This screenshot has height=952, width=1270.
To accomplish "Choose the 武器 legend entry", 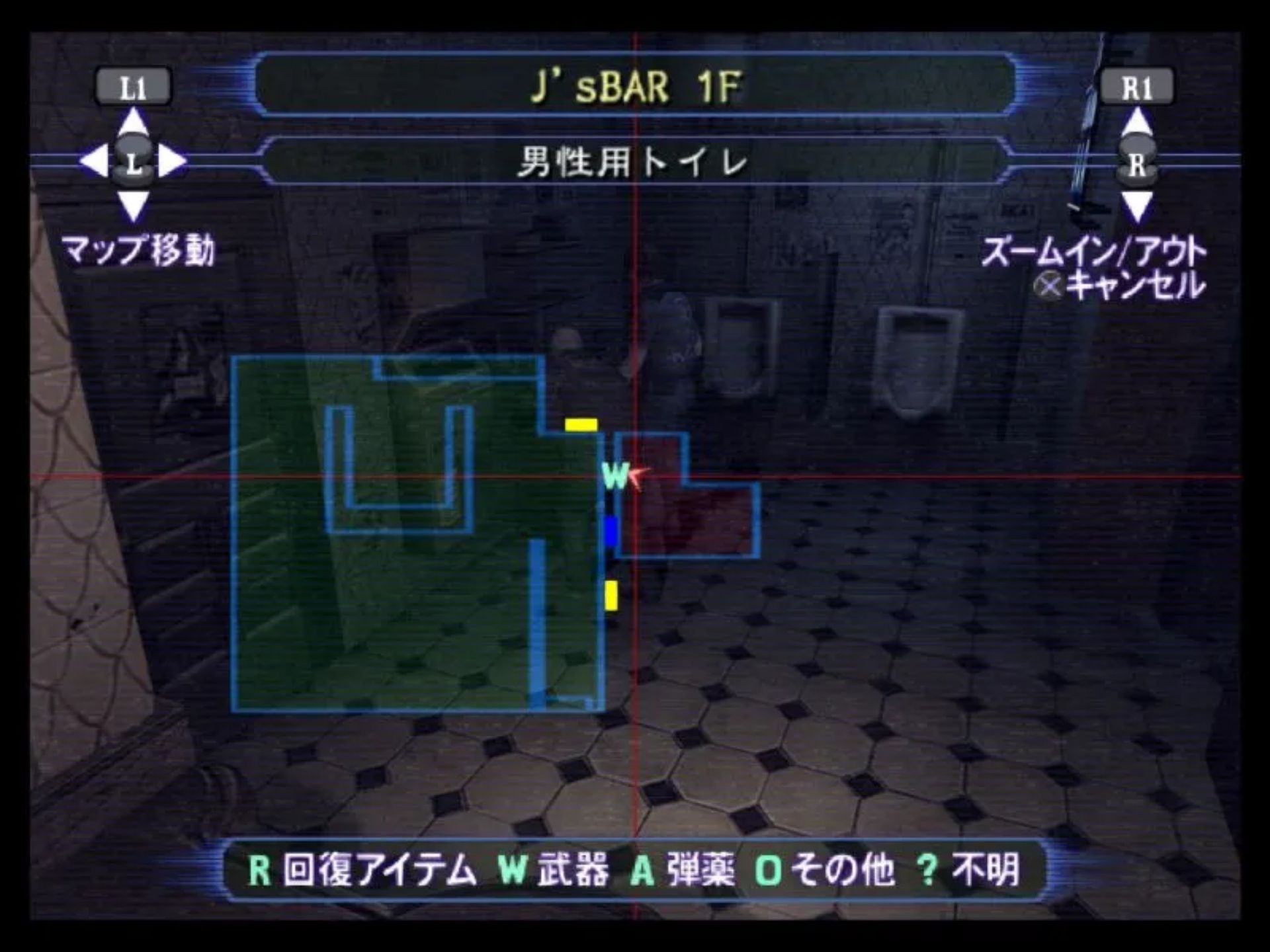I will coord(554,869).
